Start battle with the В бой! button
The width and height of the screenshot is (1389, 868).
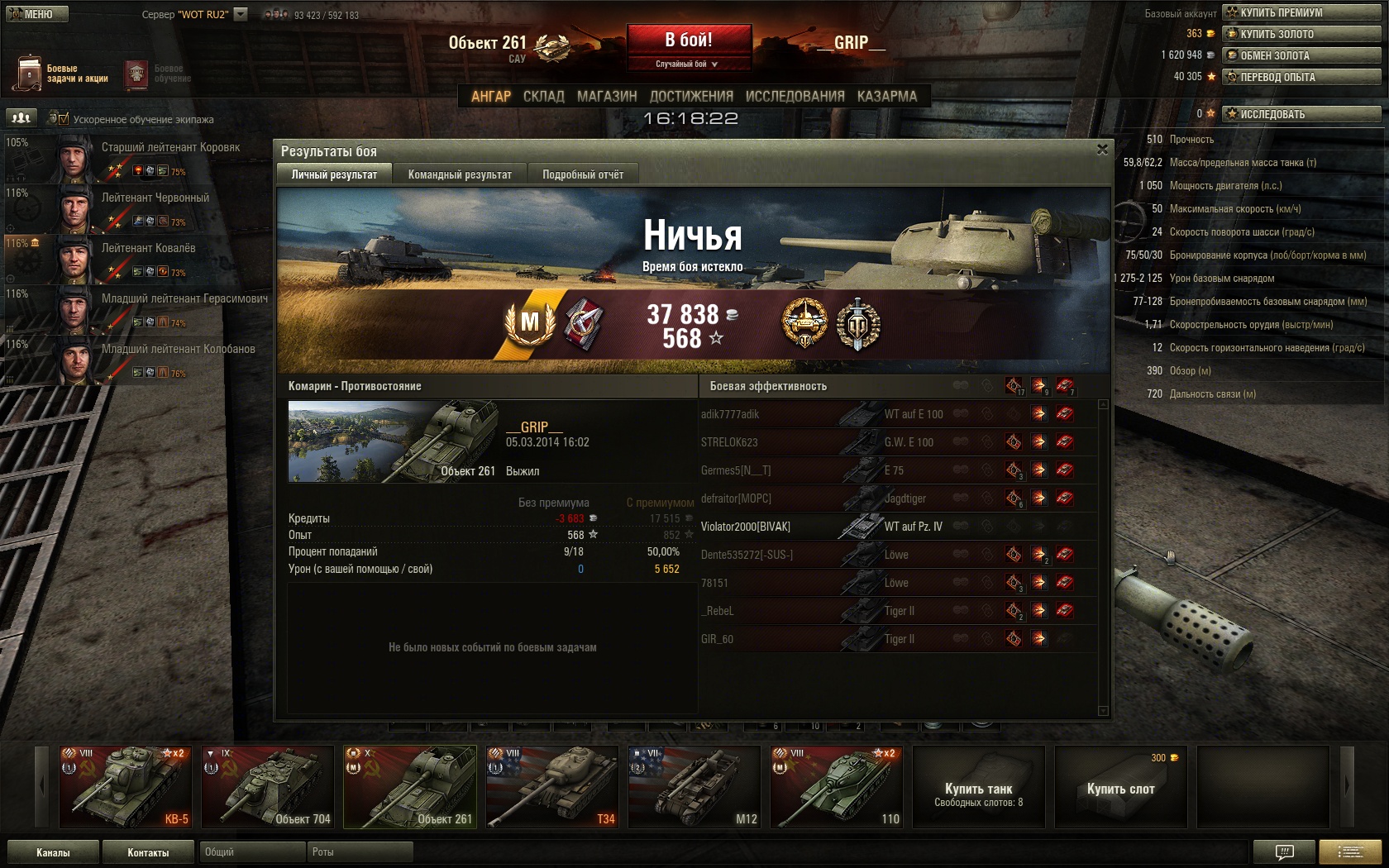689,40
